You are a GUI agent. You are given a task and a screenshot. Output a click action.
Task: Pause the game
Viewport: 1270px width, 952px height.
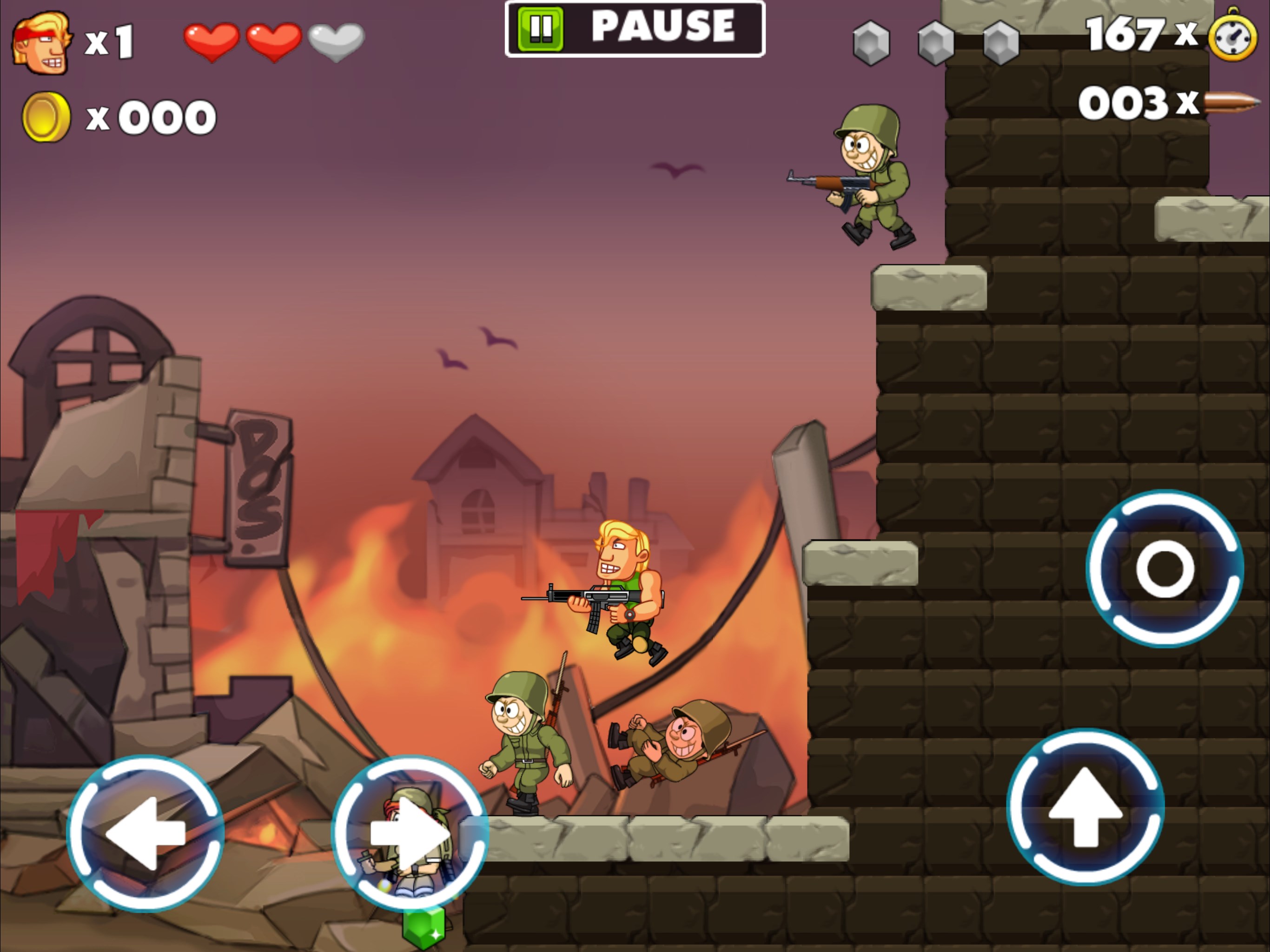coord(635,28)
